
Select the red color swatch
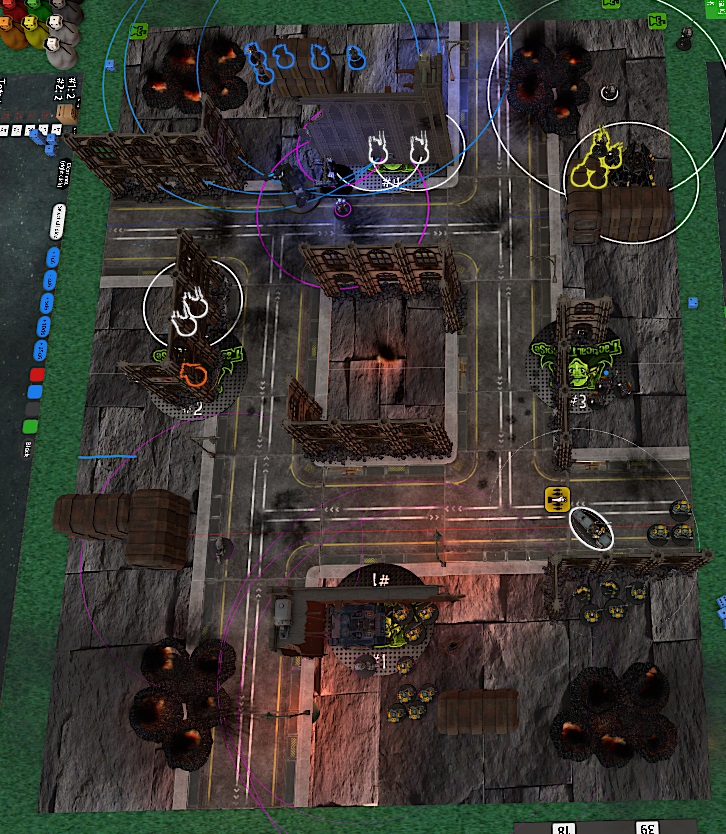[37, 375]
